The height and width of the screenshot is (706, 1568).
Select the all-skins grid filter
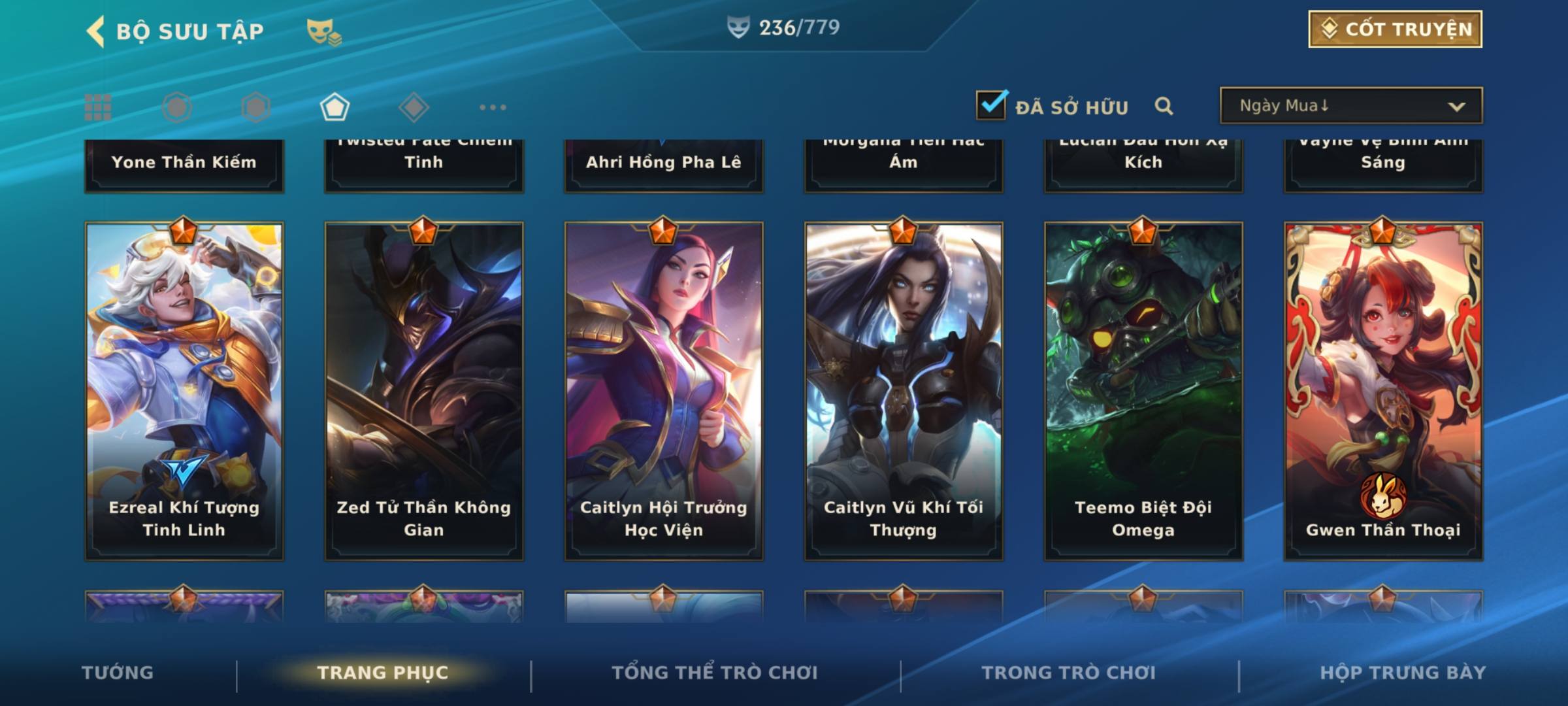98,107
